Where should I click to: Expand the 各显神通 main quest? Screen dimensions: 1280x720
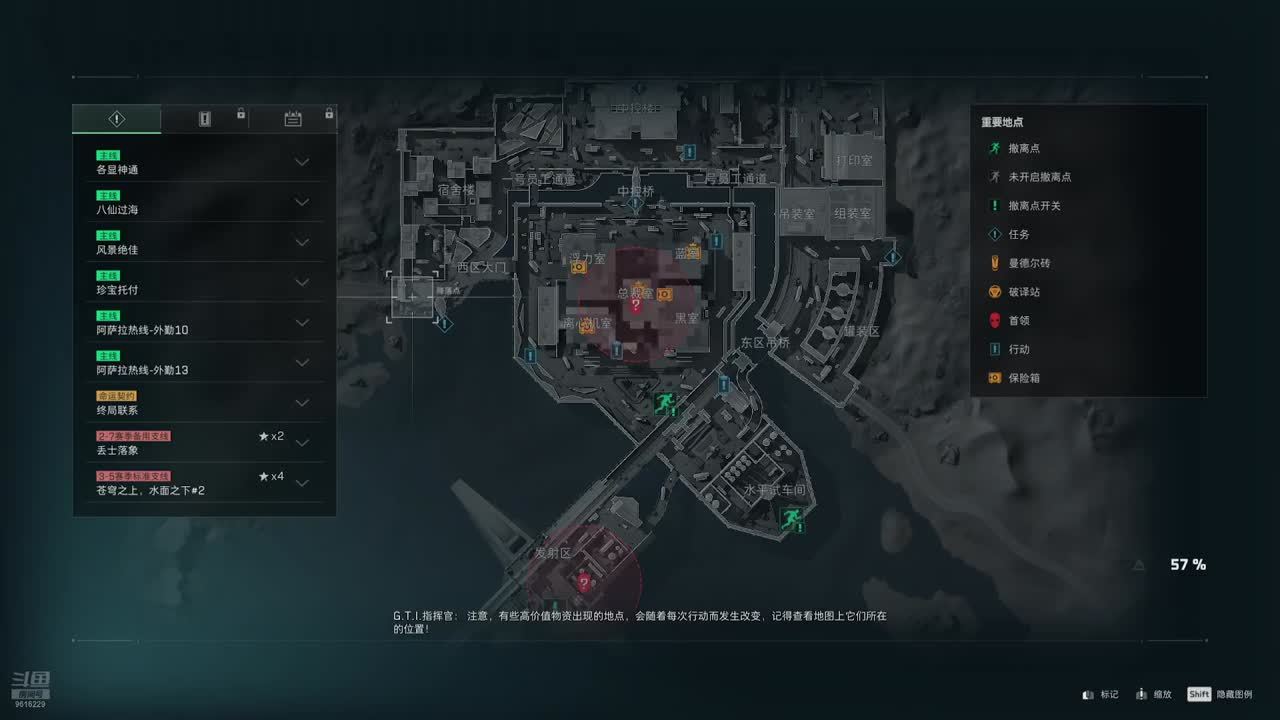301,162
